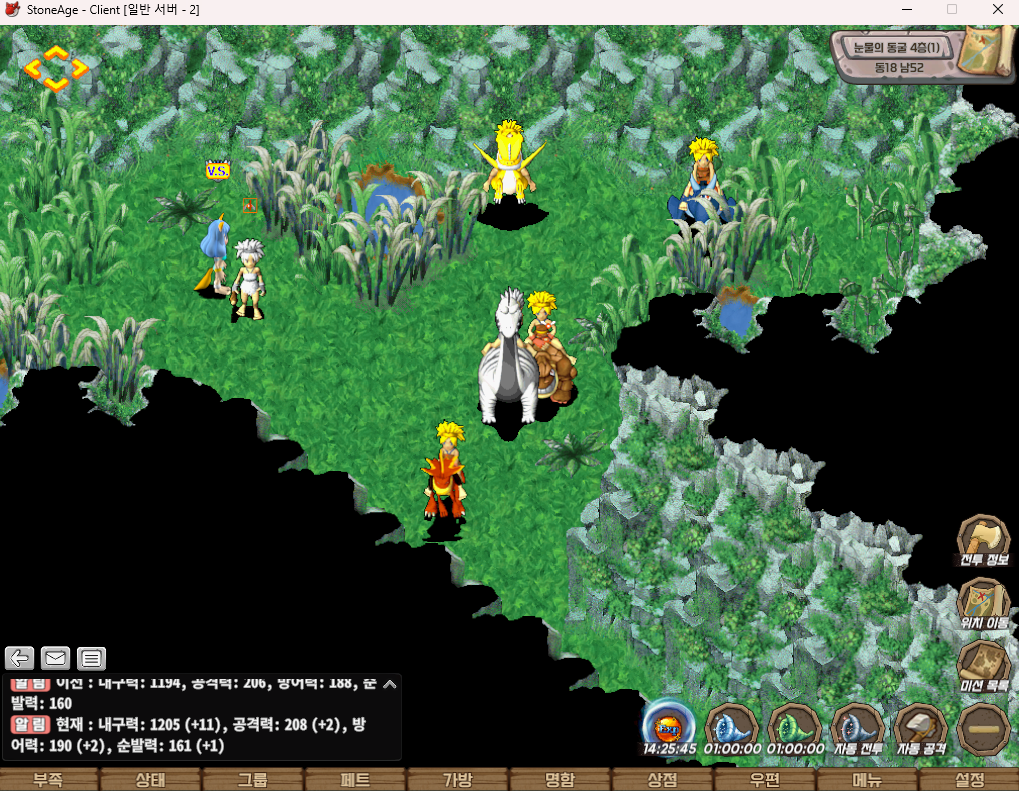Viewport: 1019px width, 791px height.
Task: Open the 부족 (tribe) menu tab
Action: (x=49, y=780)
